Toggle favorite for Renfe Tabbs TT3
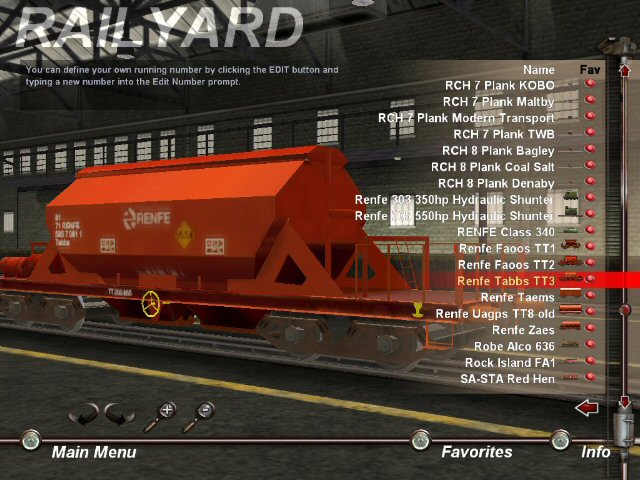The image size is (640, 480). [x=590, y=281]
